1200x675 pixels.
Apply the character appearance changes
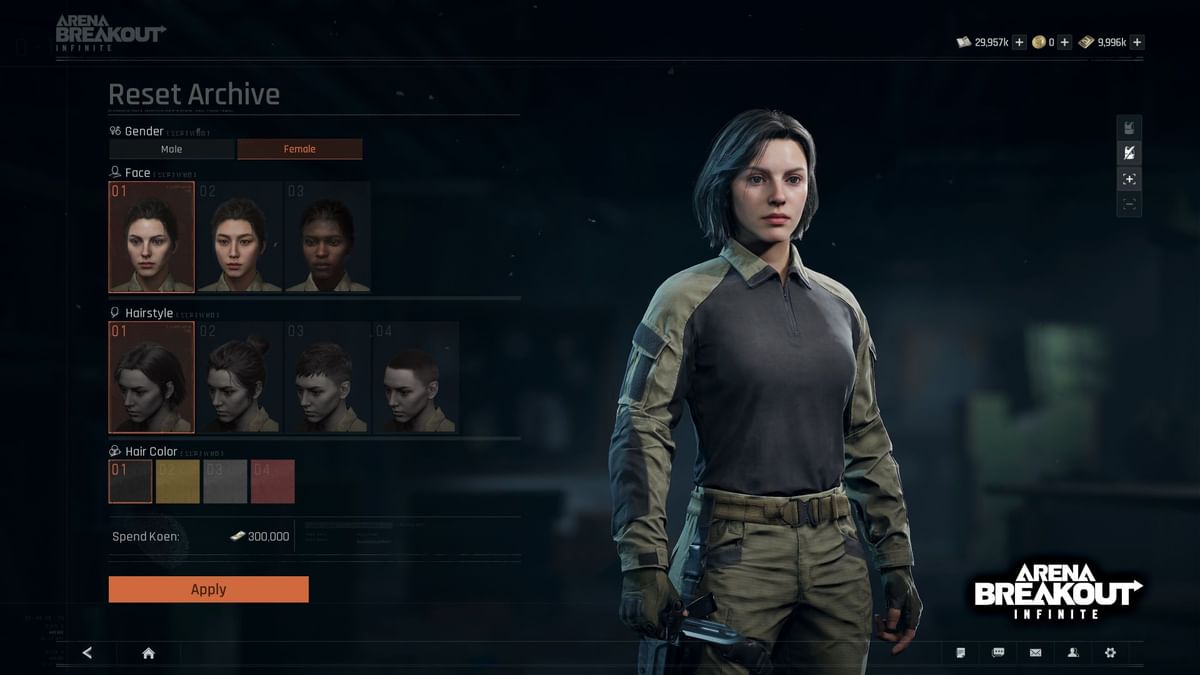click(208, 589)
